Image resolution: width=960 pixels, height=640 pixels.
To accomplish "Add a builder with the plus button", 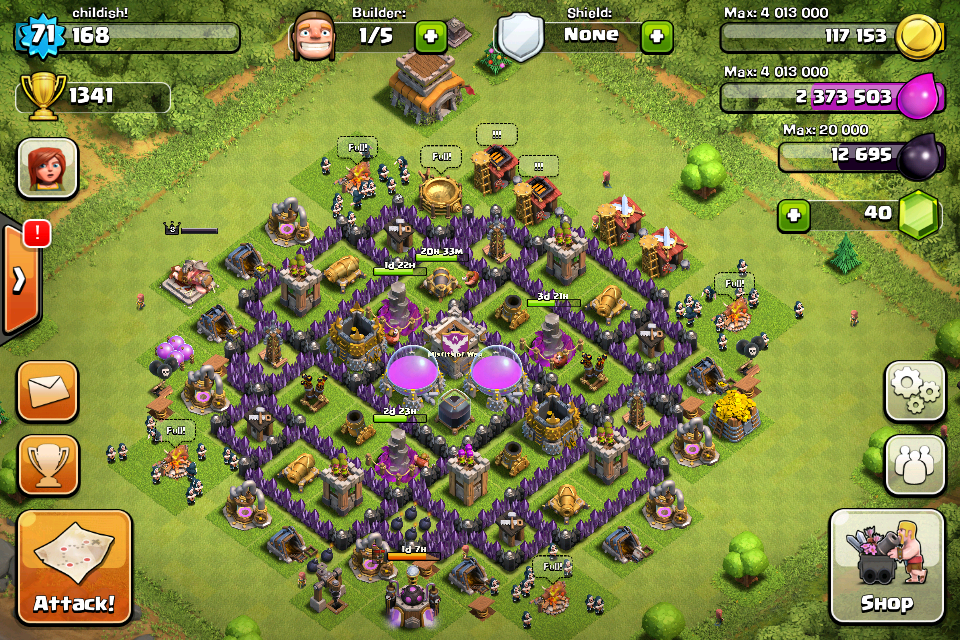I will (x=431, y=37).
